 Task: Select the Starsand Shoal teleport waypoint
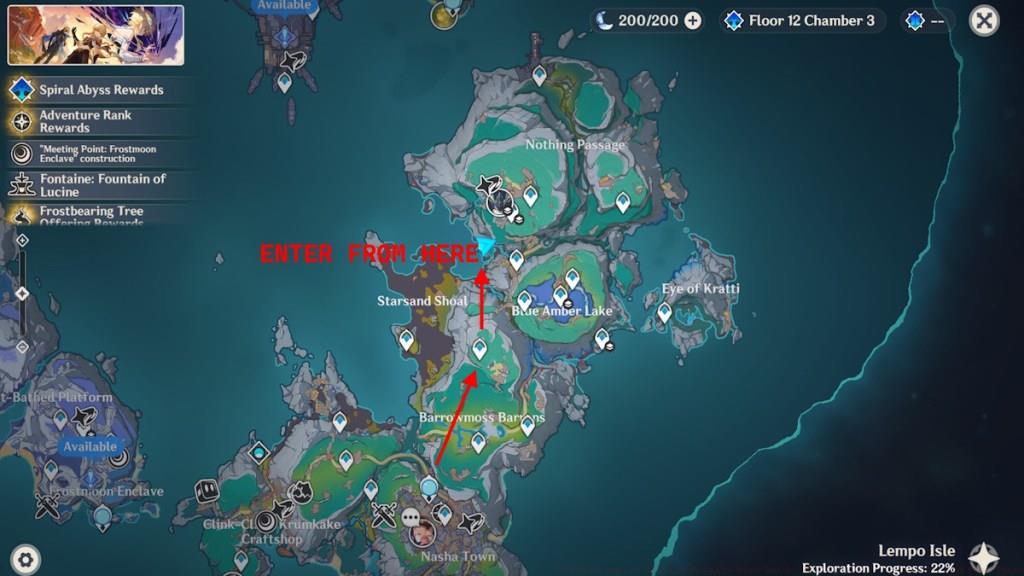pos(407,340)
